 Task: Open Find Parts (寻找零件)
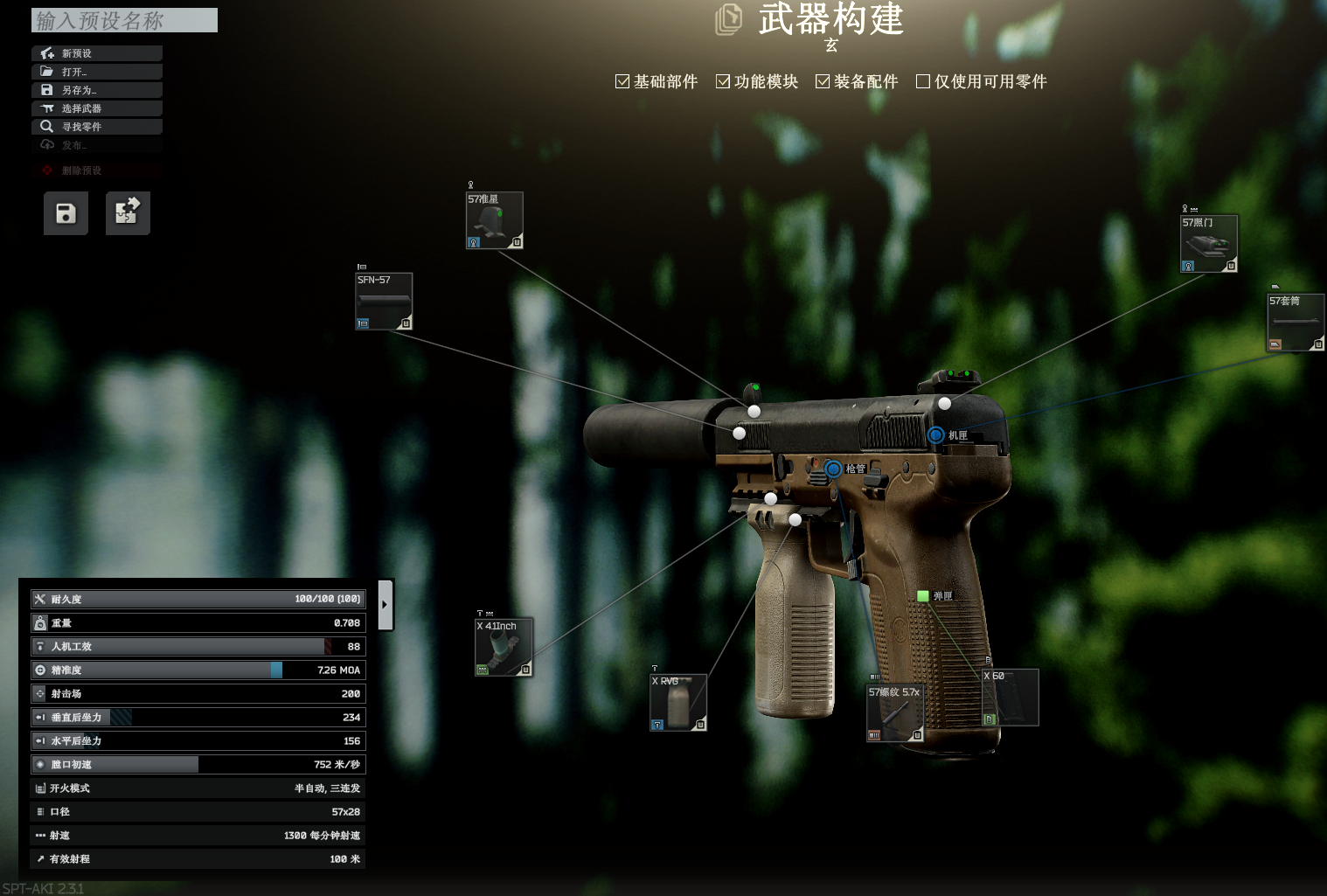click(x=96, y=127)
